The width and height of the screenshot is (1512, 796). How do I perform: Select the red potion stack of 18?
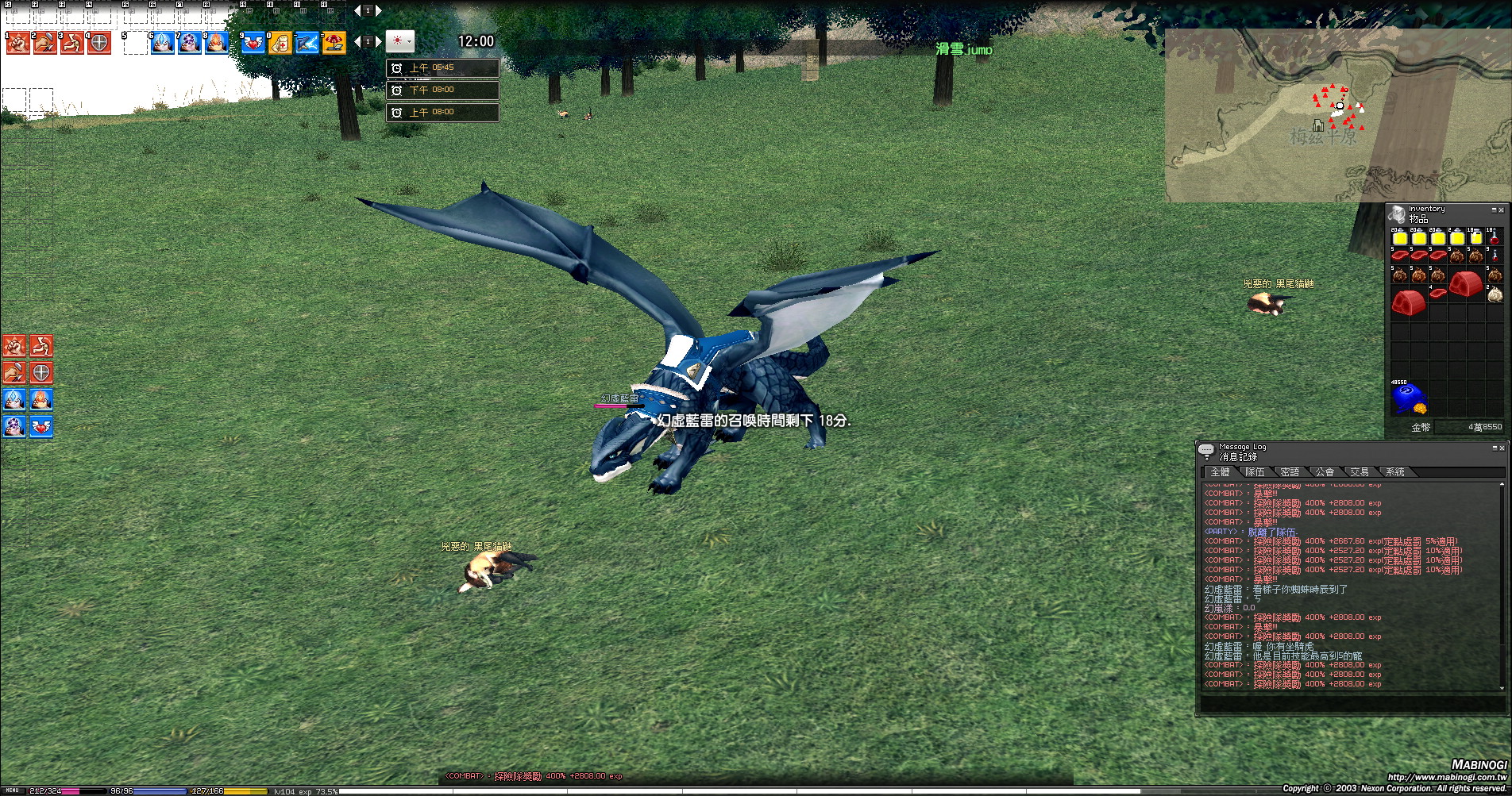1494,237
